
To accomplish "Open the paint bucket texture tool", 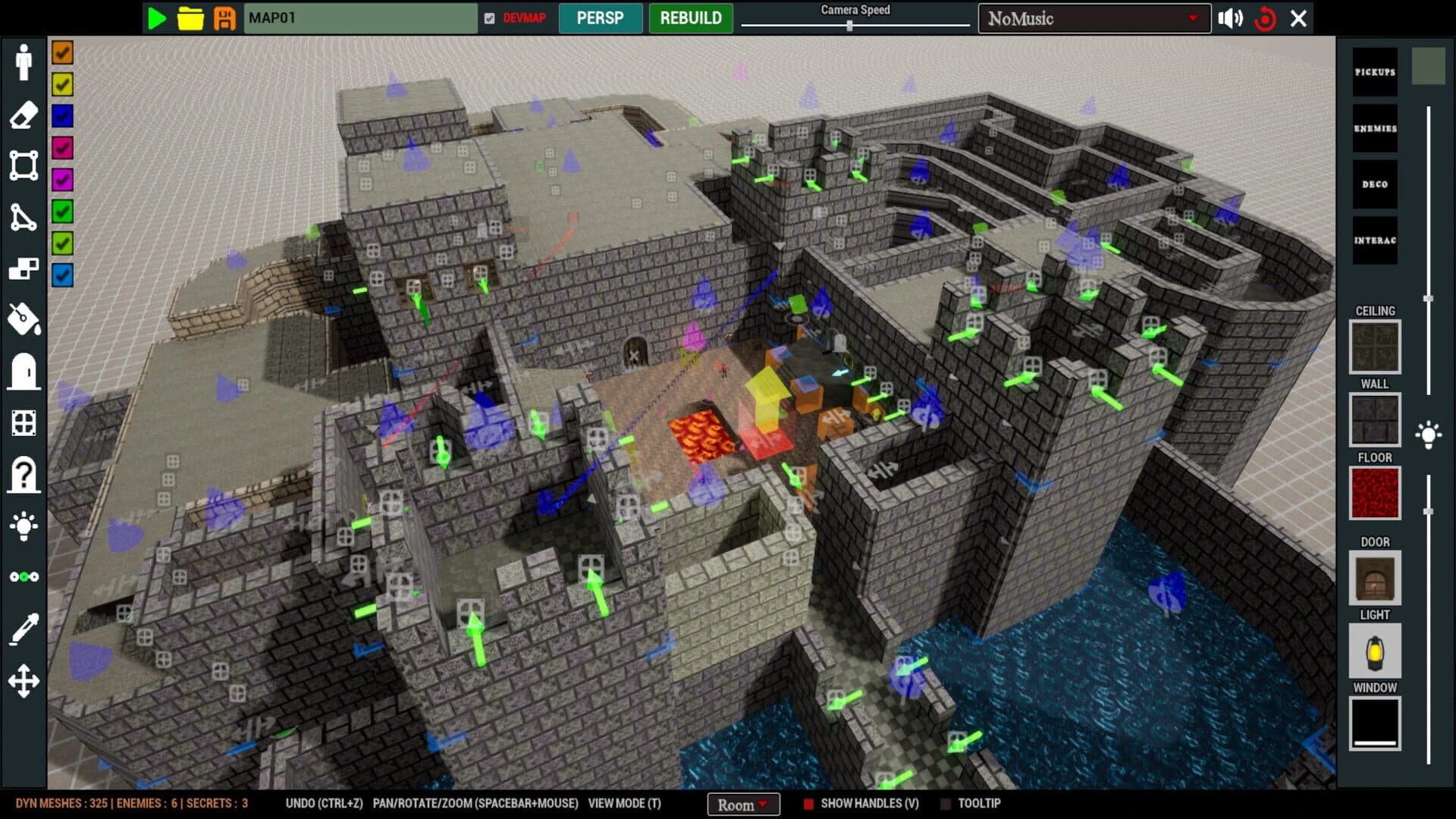I will pos(23,320).
